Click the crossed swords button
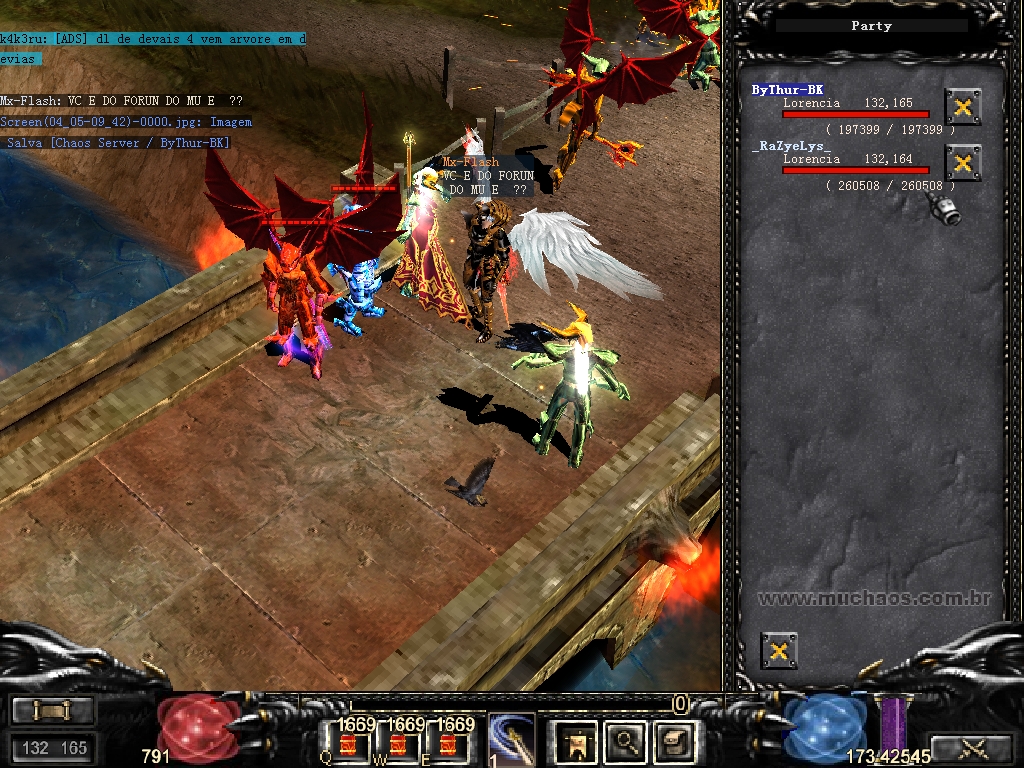 pyautogui.click(x=971, y=748)
